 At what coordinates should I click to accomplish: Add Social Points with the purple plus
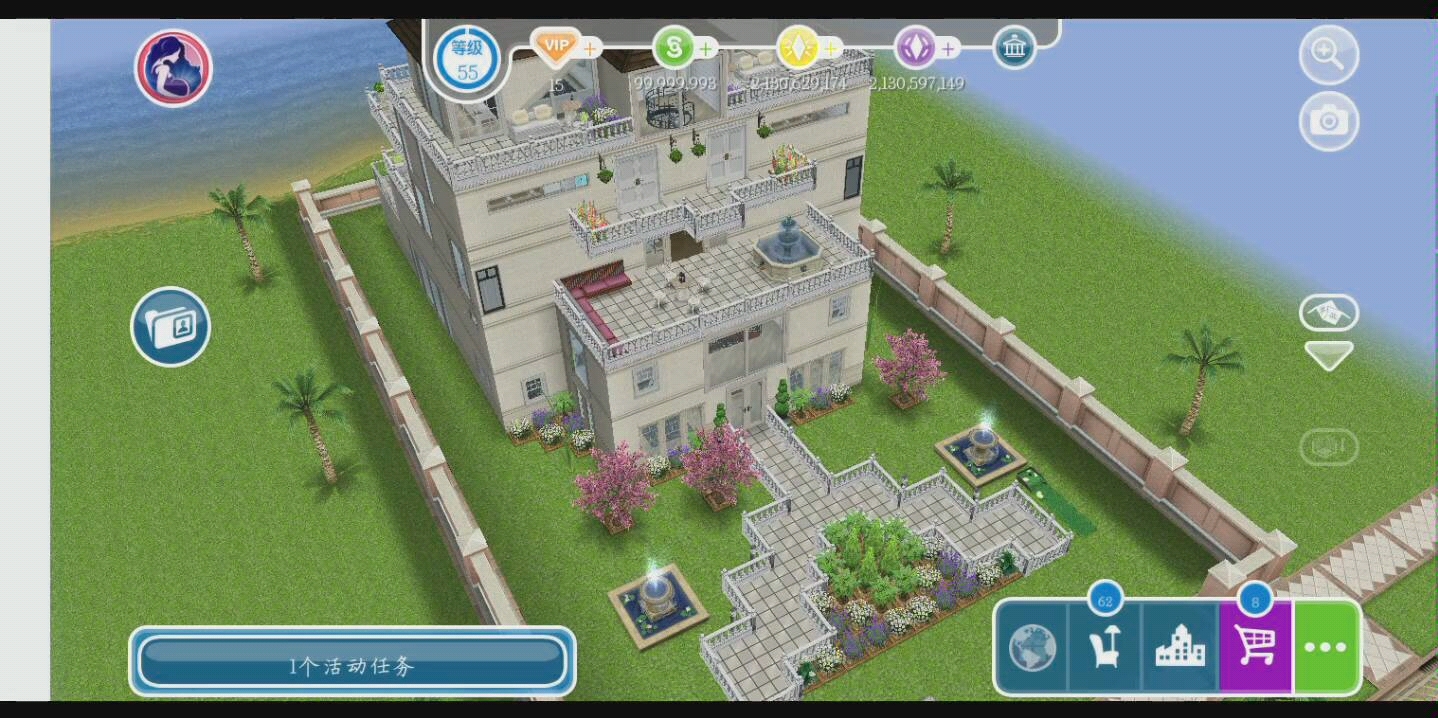pos(947,48)
